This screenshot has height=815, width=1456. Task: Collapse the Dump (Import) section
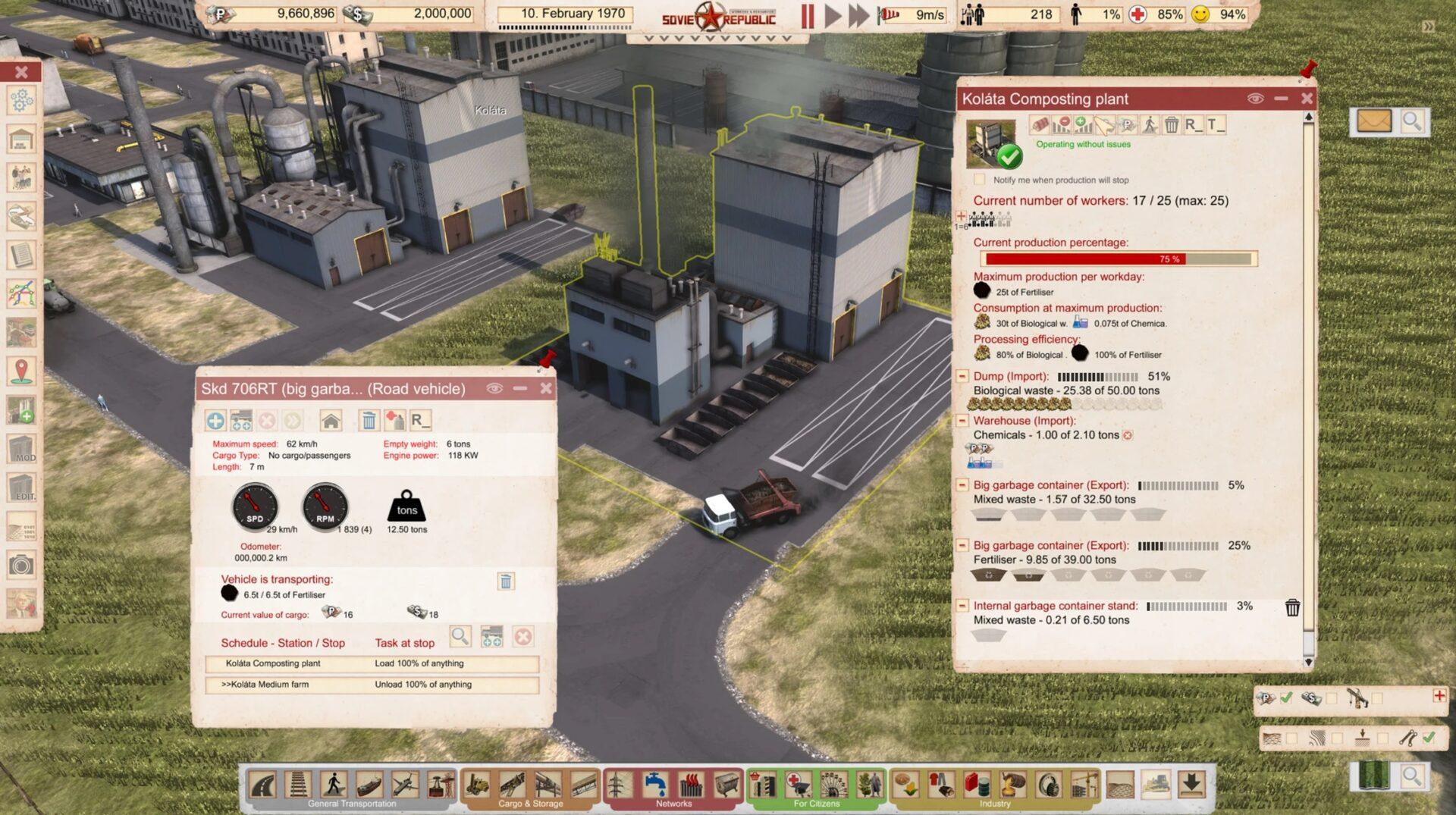point(962,376)
